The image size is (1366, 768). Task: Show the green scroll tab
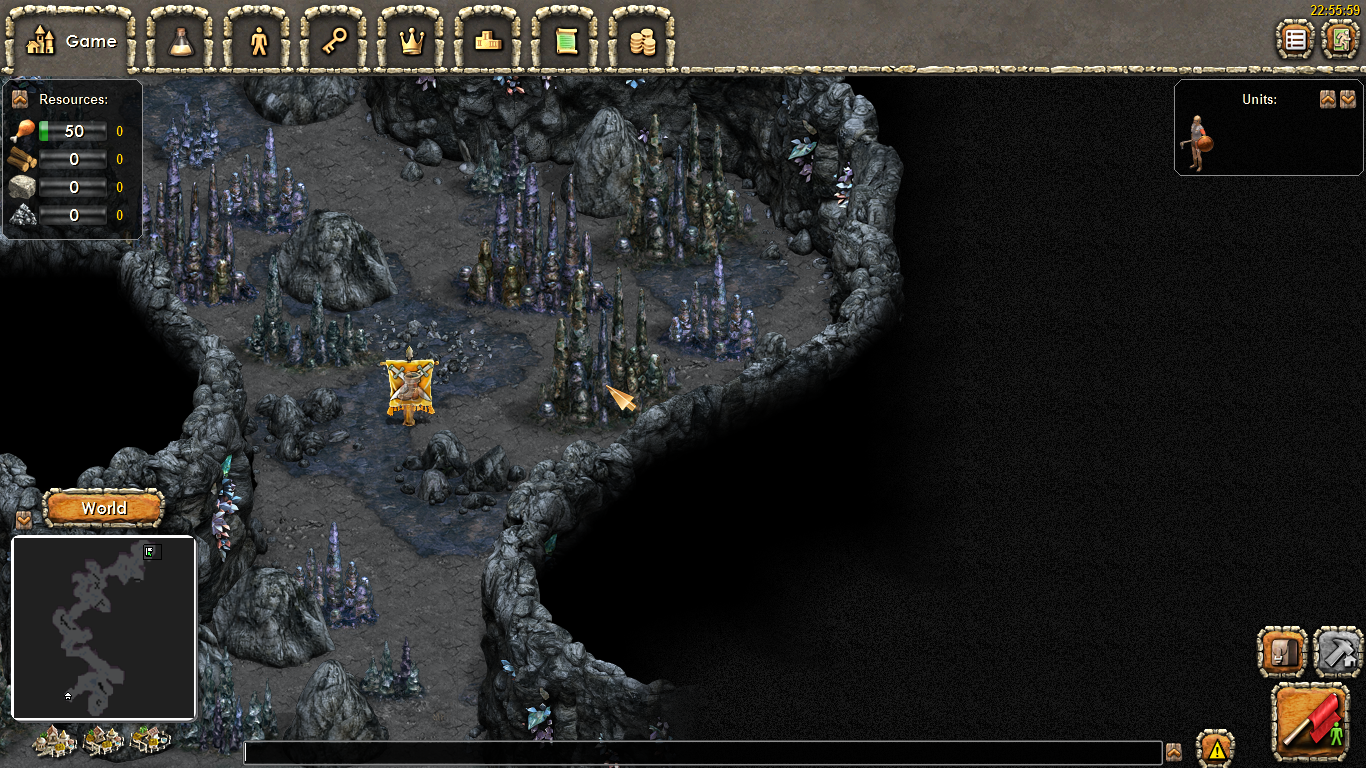point(566,41)
